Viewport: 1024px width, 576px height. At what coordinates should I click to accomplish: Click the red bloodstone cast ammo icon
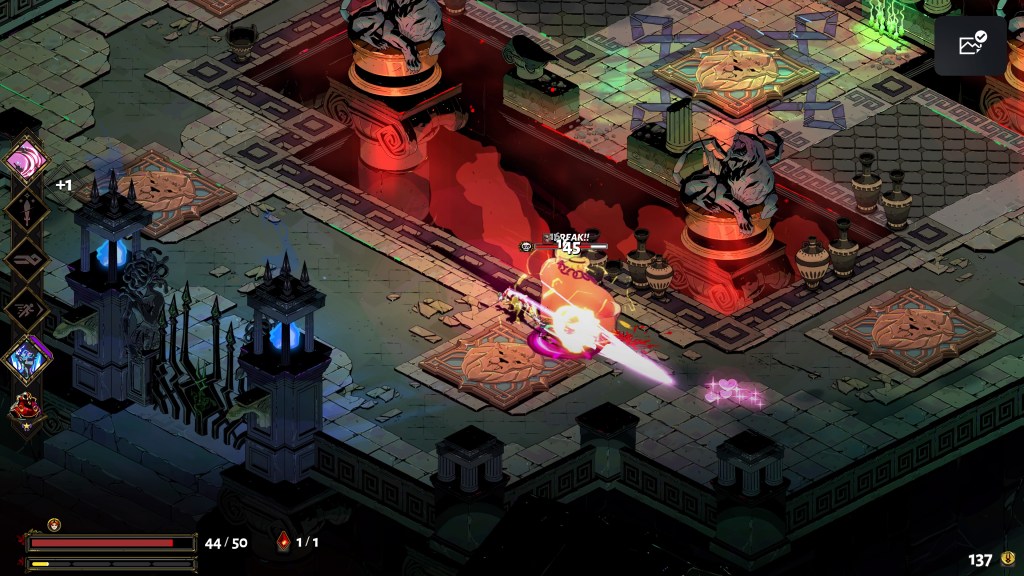(x=283, y=542)
